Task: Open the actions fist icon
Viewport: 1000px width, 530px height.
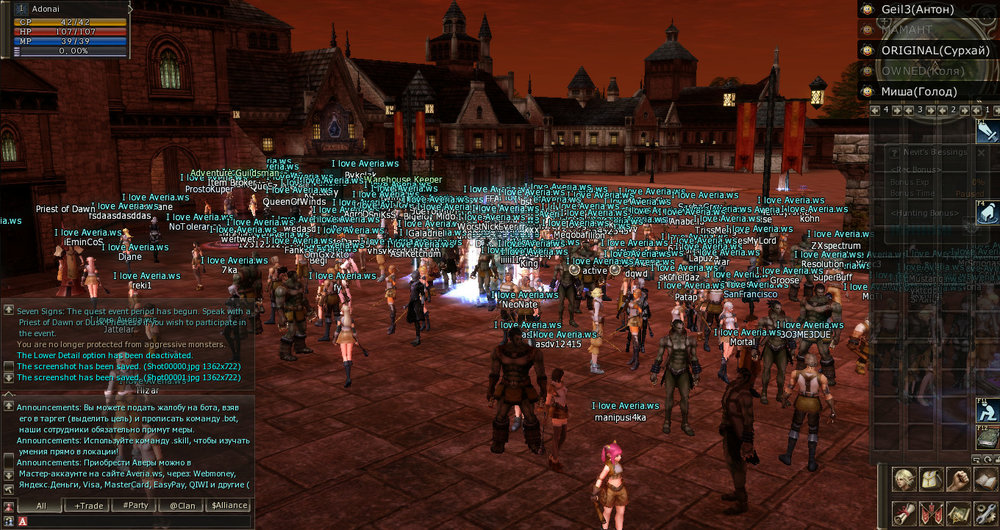Action: (x=960, y=480)
